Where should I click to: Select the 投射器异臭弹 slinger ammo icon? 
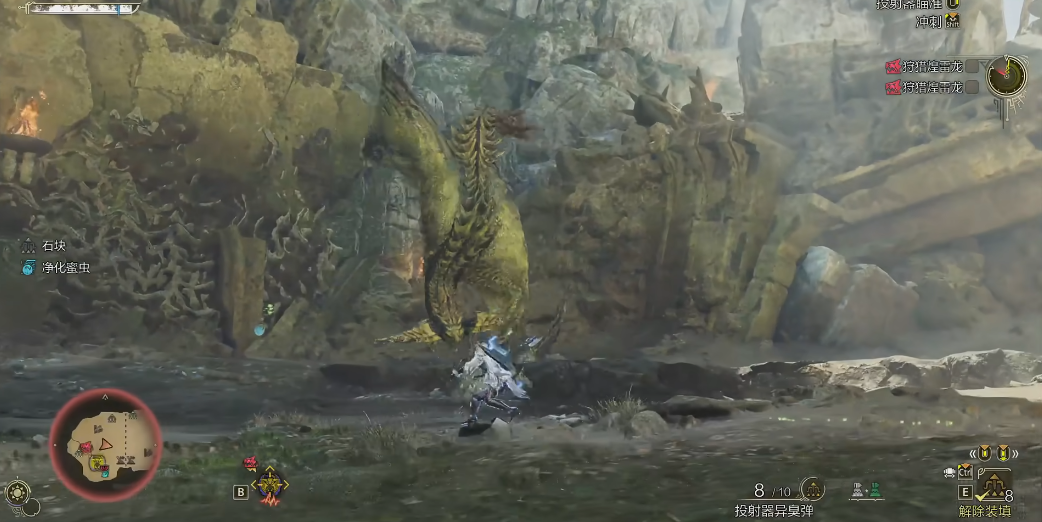(813, 488)
